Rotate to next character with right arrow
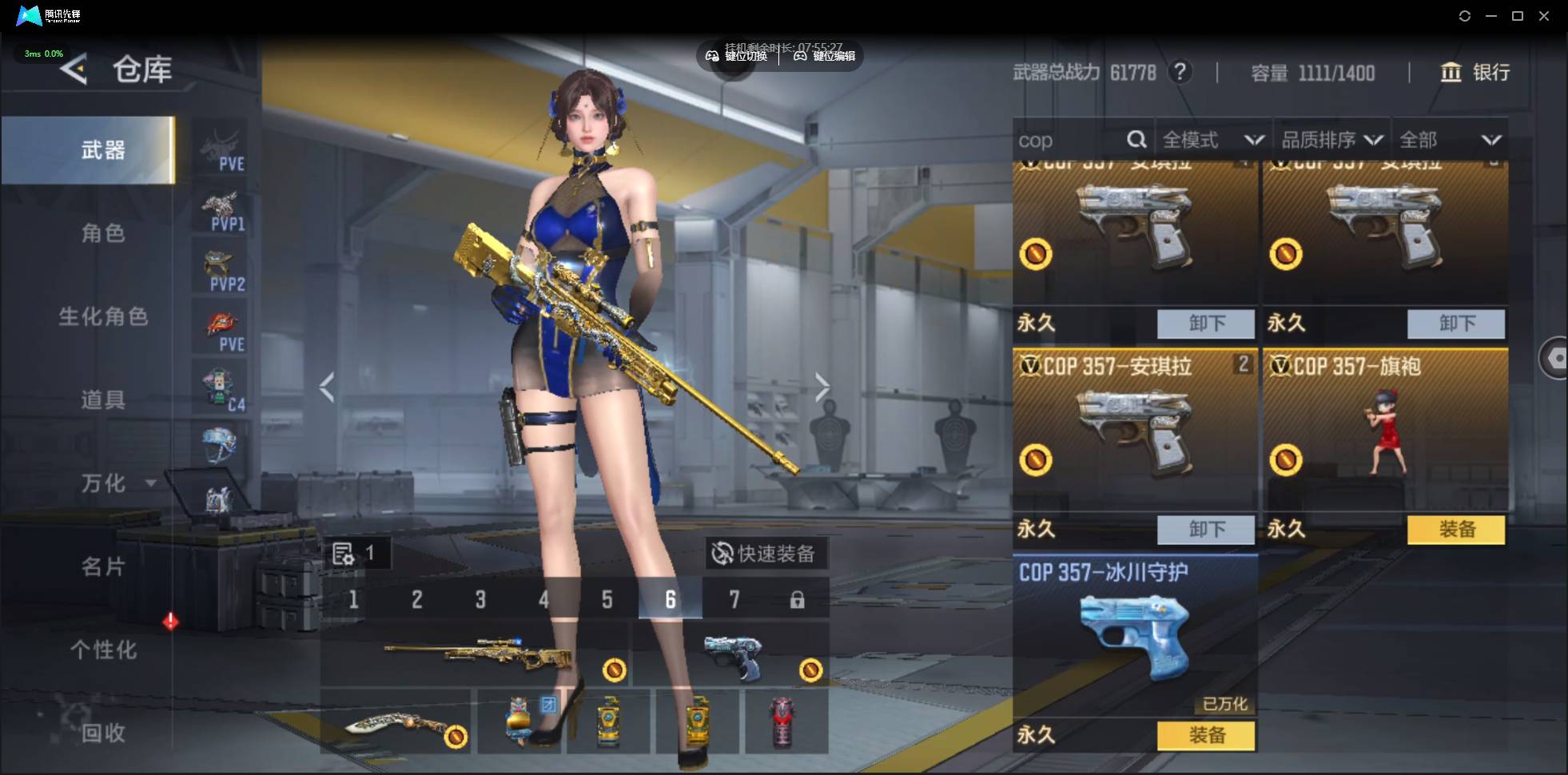This screenshot has width=1568, height=775. [x=822, y=388]
